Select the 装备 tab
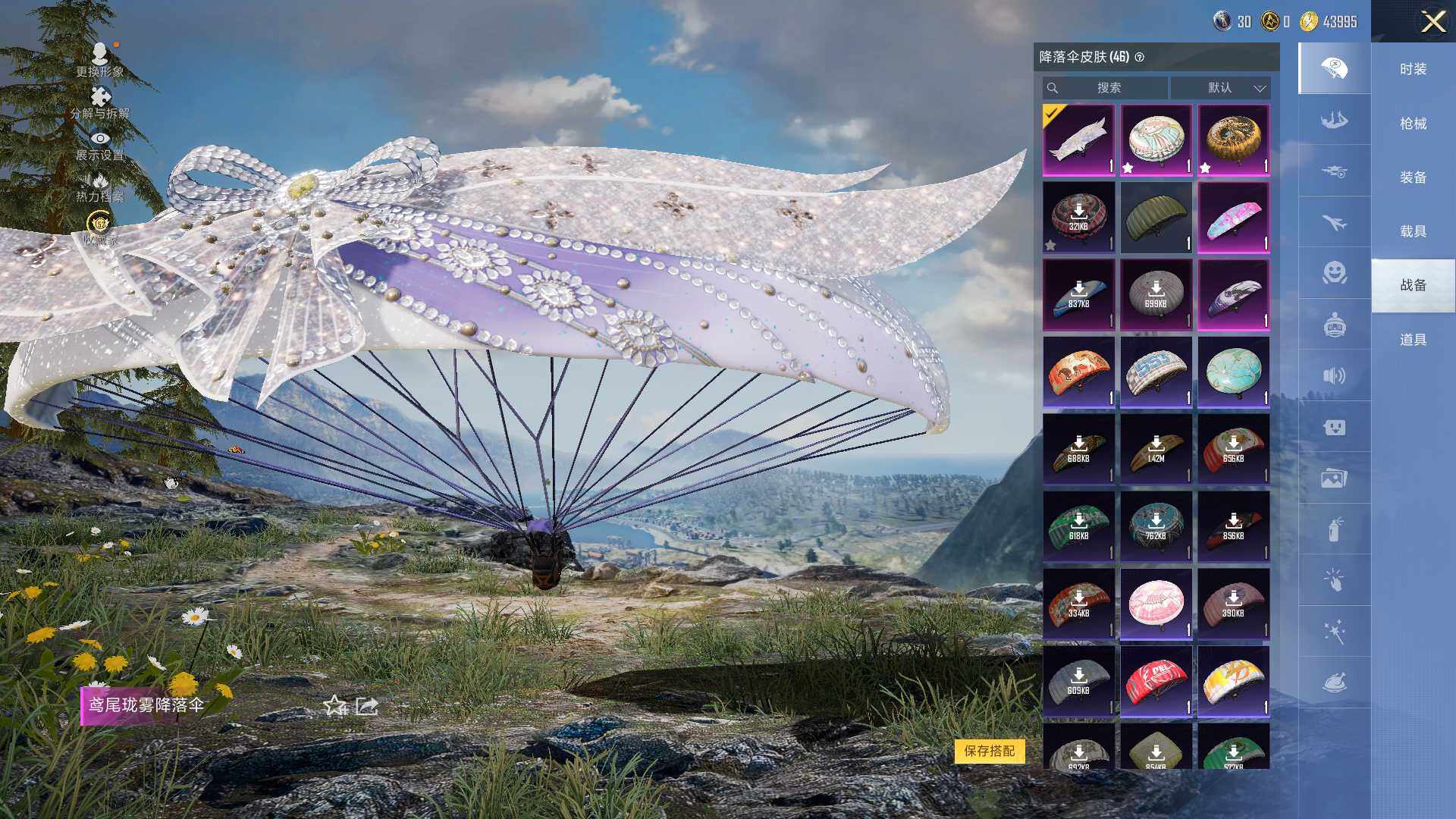This screenshot has width=1456, height=819. [1413, 177]
